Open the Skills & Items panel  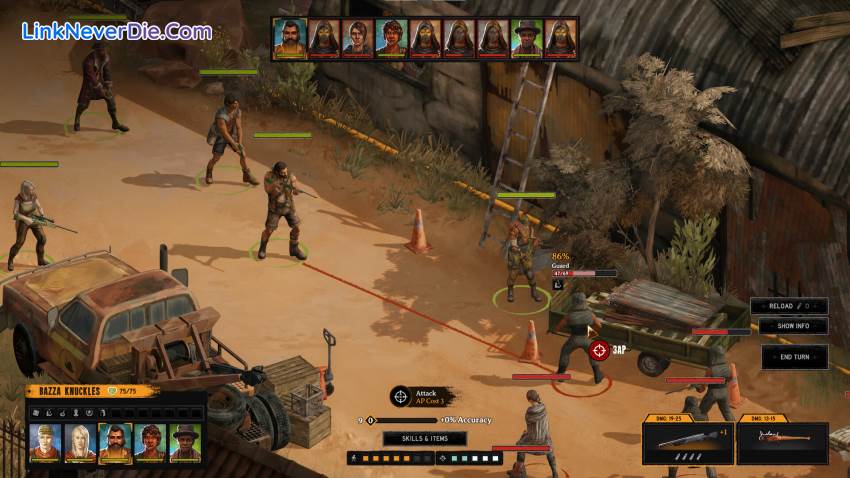(x=424, y=438)
